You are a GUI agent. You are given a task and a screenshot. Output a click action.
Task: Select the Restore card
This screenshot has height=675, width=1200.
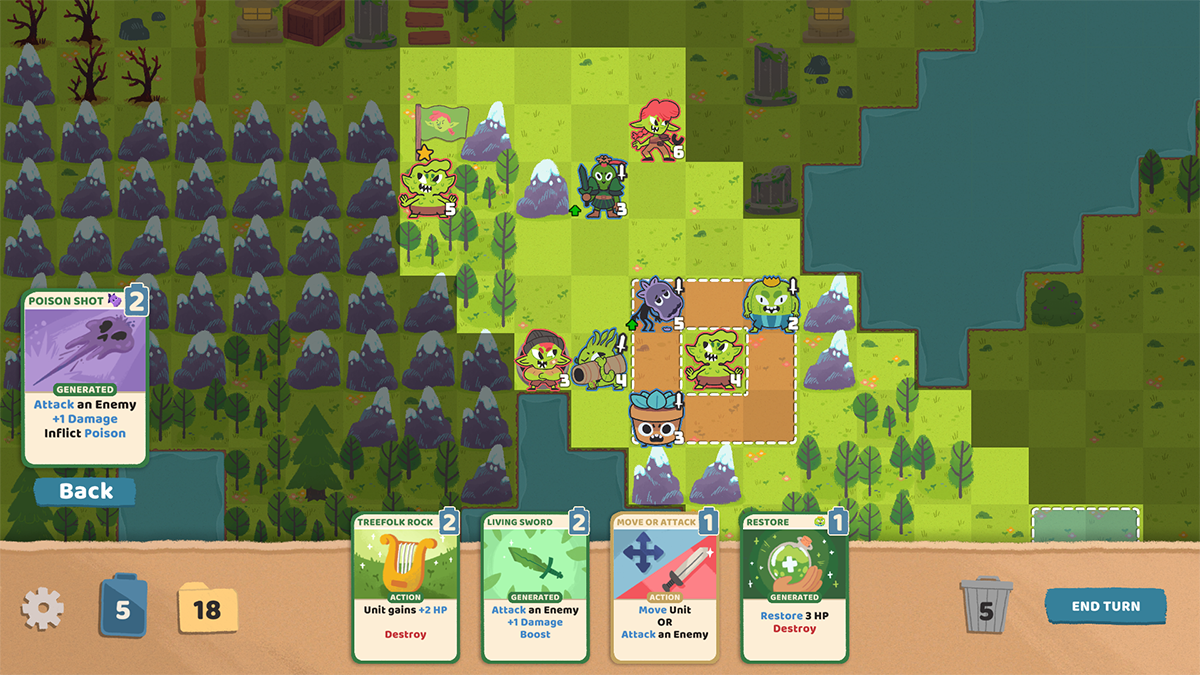[794, 587]
